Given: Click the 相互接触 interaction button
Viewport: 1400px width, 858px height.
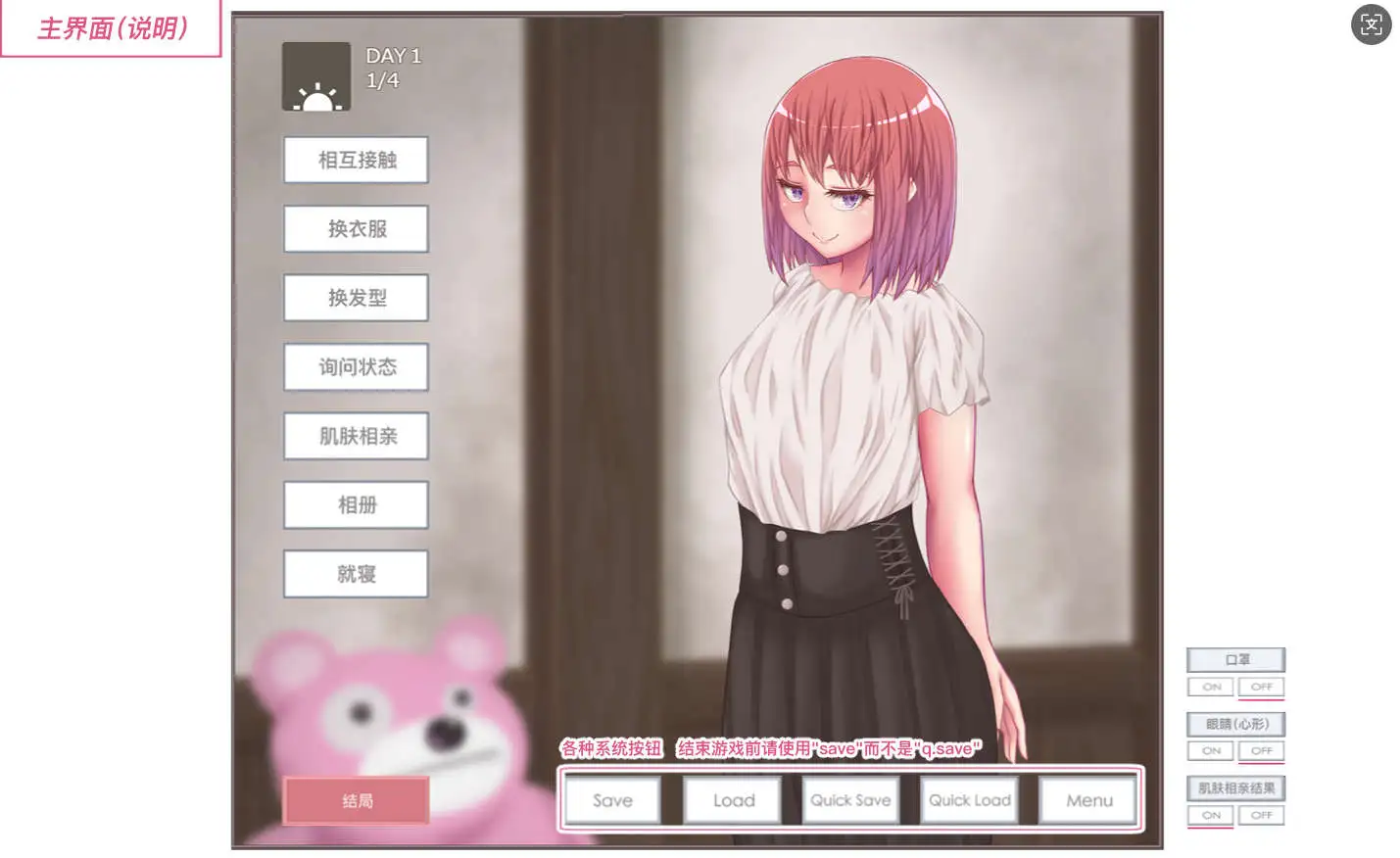Looking at the screenshot, I should pos(355,160).
